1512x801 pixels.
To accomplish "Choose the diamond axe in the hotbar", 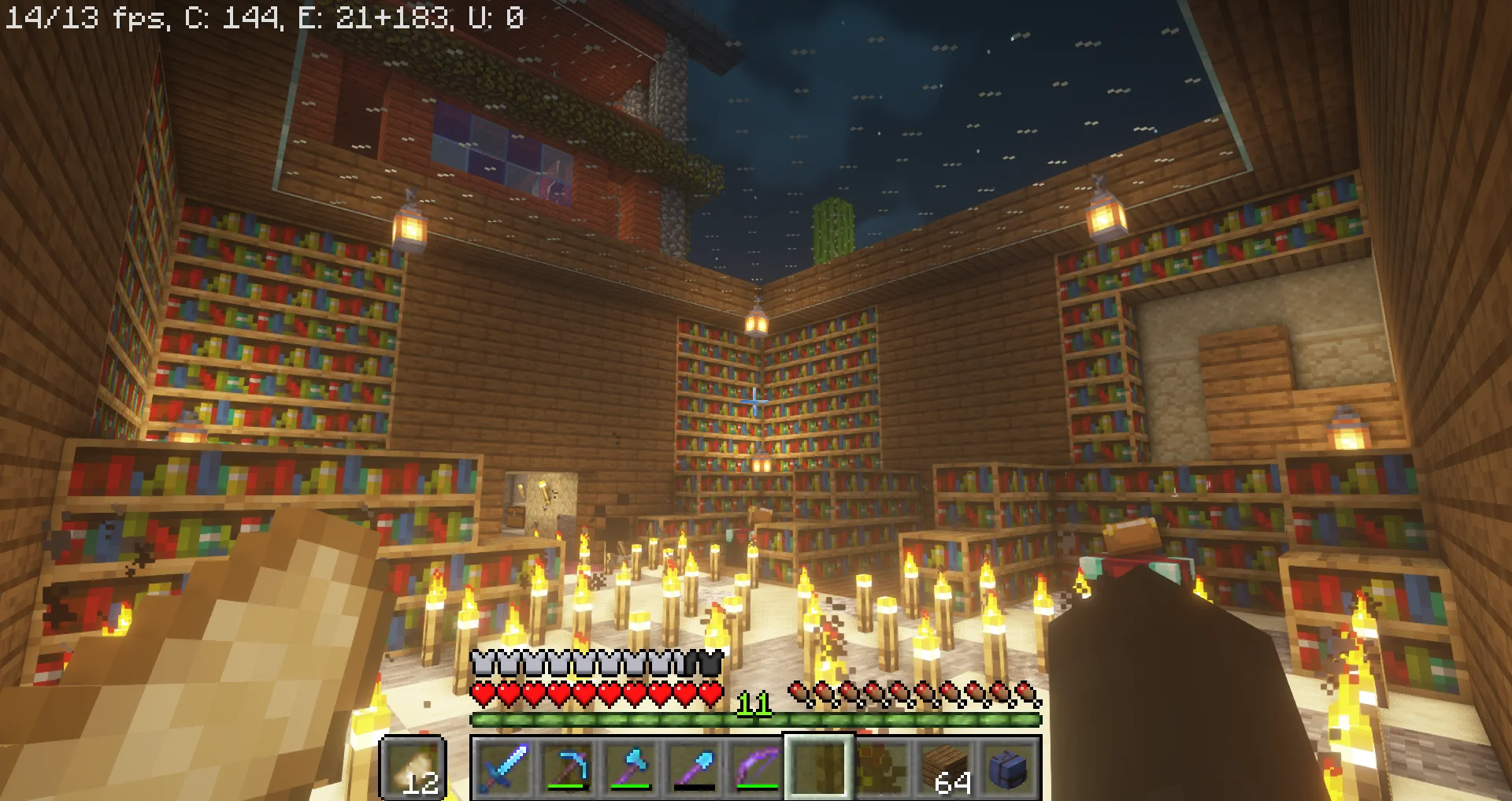I will coord(630,767).
